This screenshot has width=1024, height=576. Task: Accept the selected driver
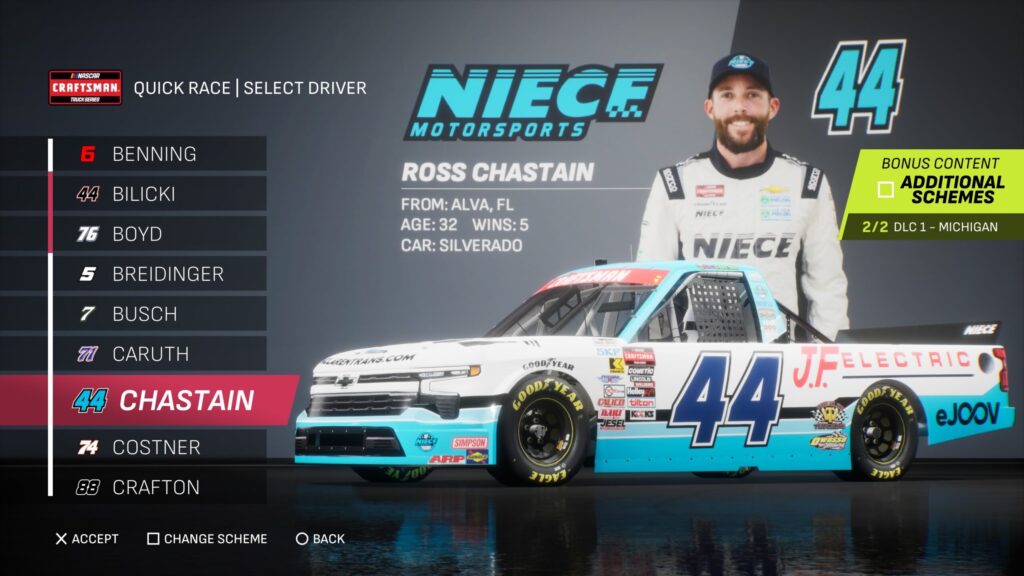coord(87,539)
